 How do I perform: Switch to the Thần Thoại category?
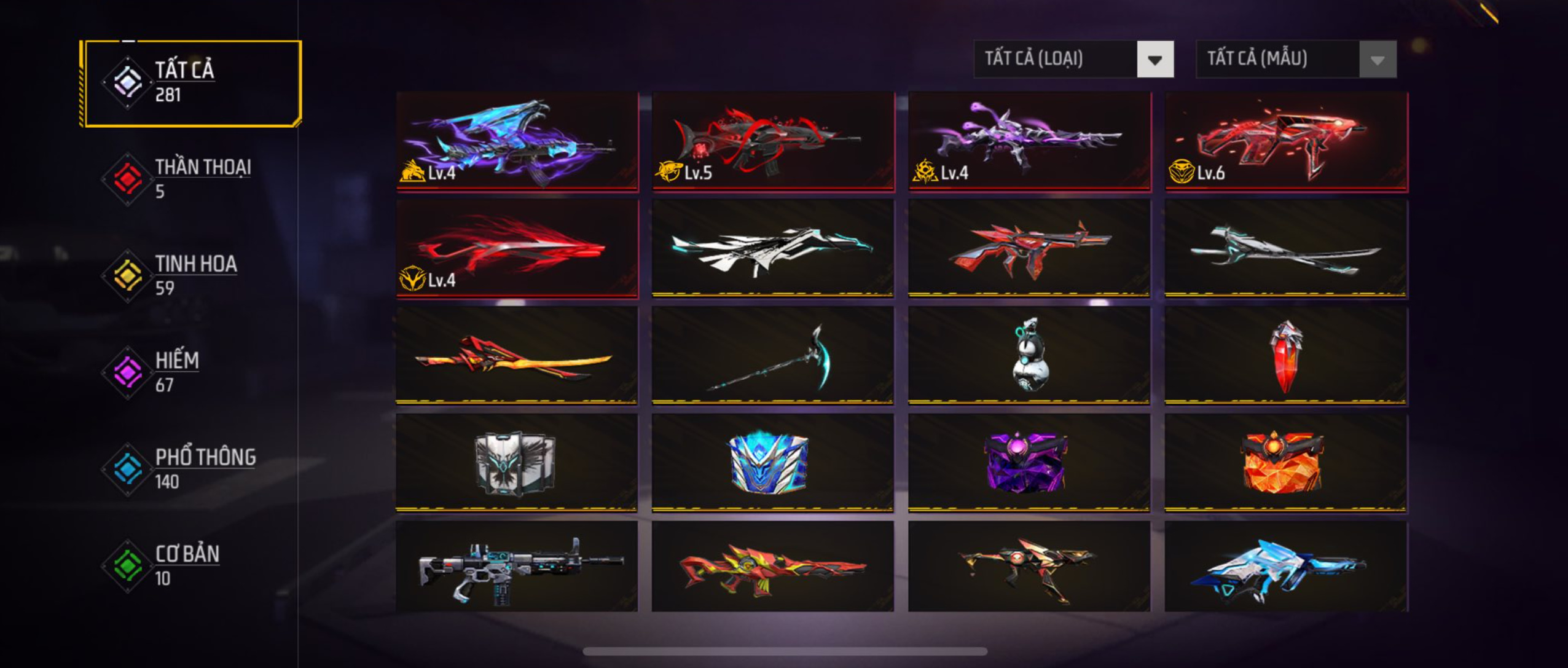(190, 178)
